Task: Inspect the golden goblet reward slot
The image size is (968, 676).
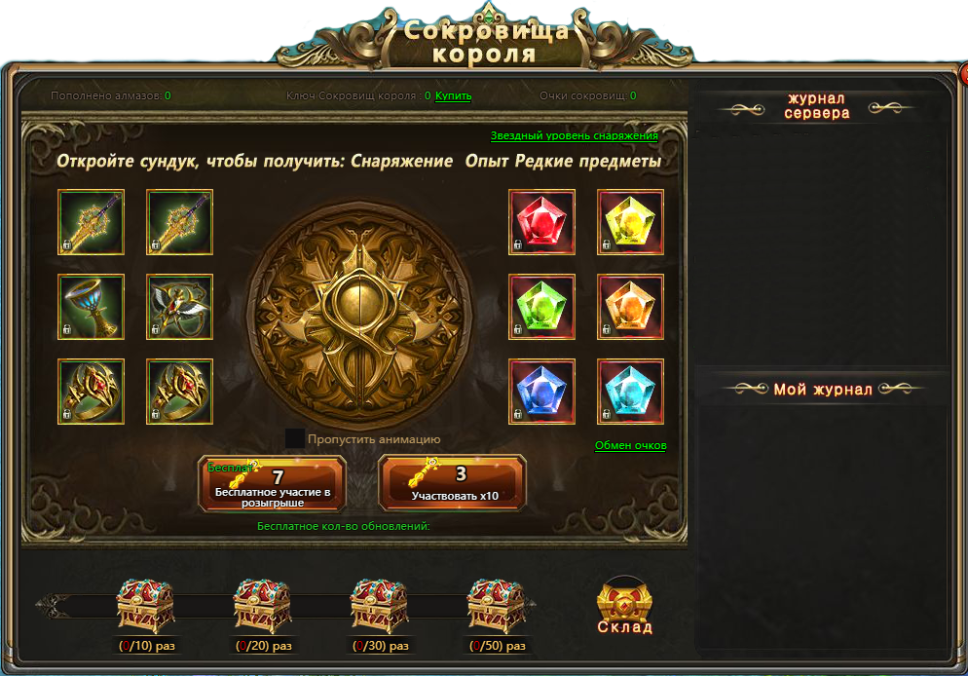Action: tap(91, 307)
